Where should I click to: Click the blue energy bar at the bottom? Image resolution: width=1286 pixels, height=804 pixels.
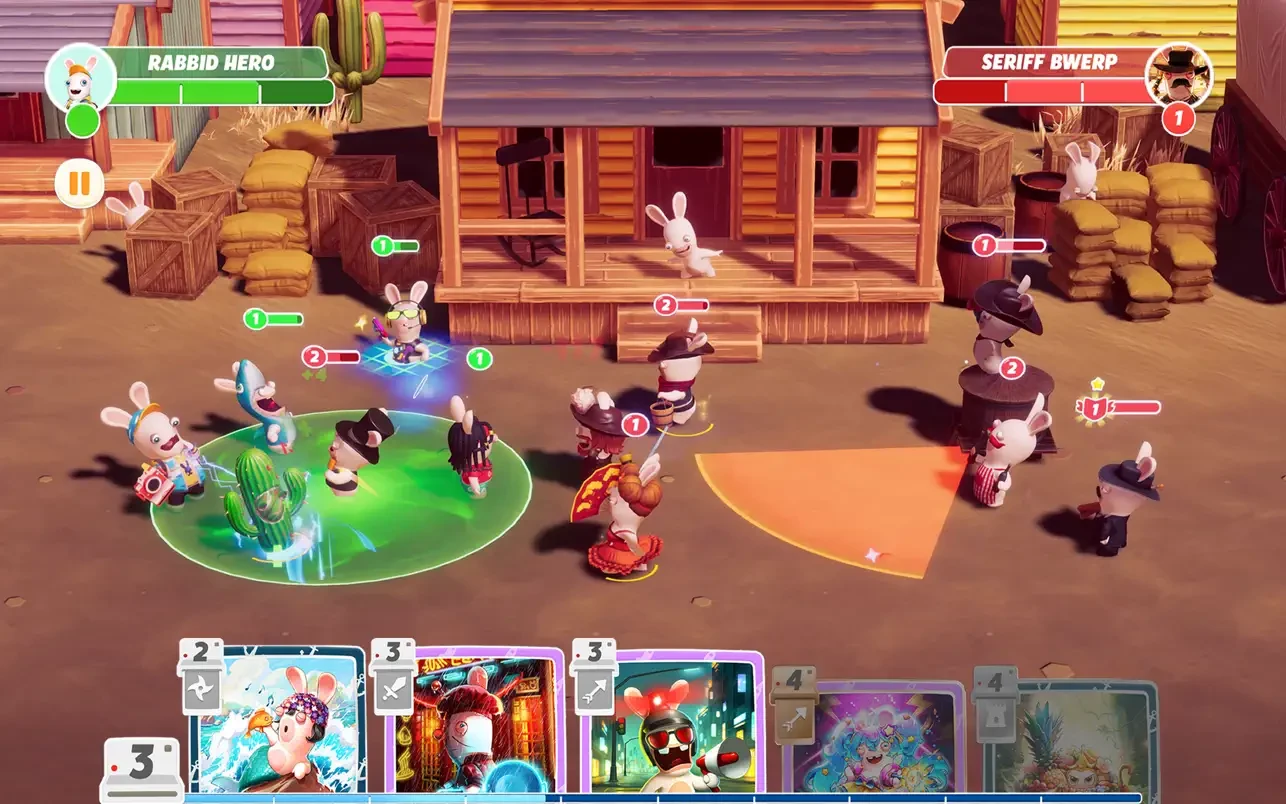pos(640,799)
